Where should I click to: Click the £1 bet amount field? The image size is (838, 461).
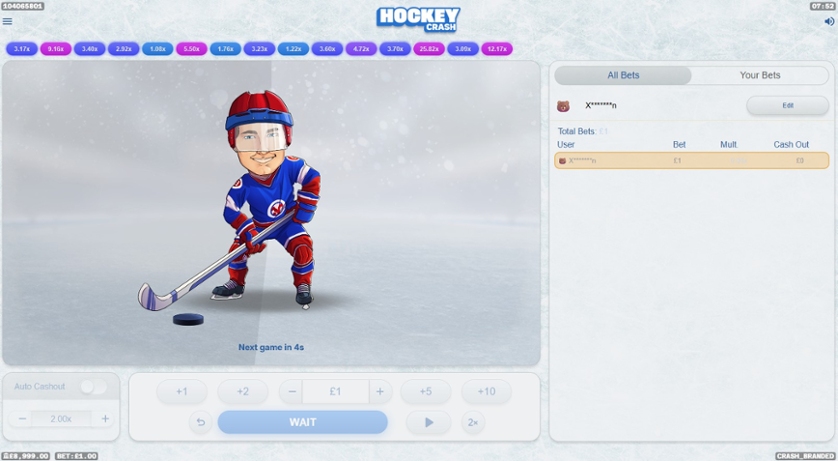point(335,392)
